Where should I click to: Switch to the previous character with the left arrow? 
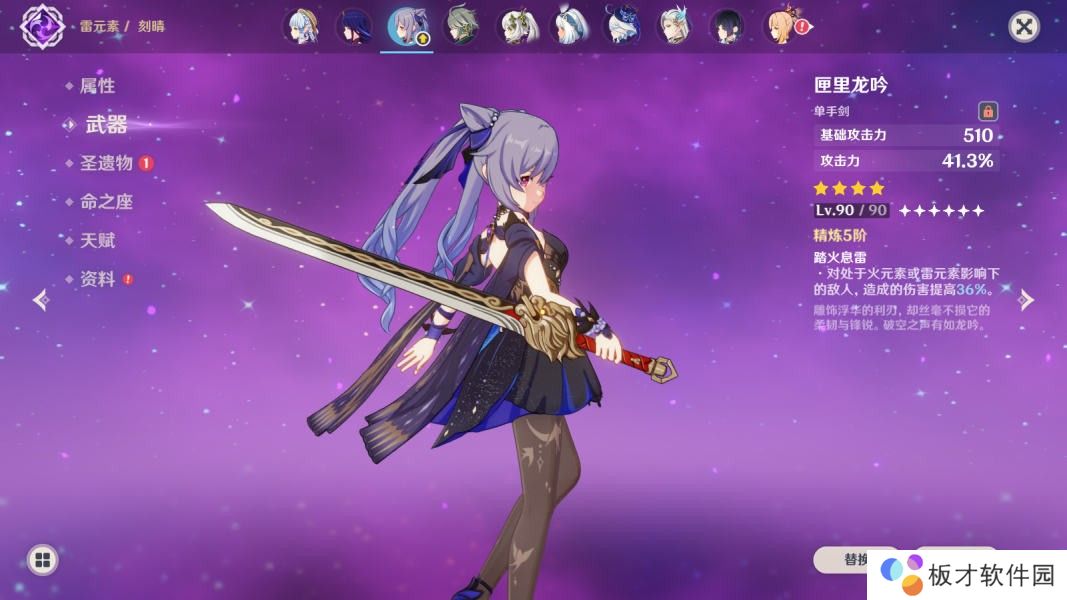[40, 300]
